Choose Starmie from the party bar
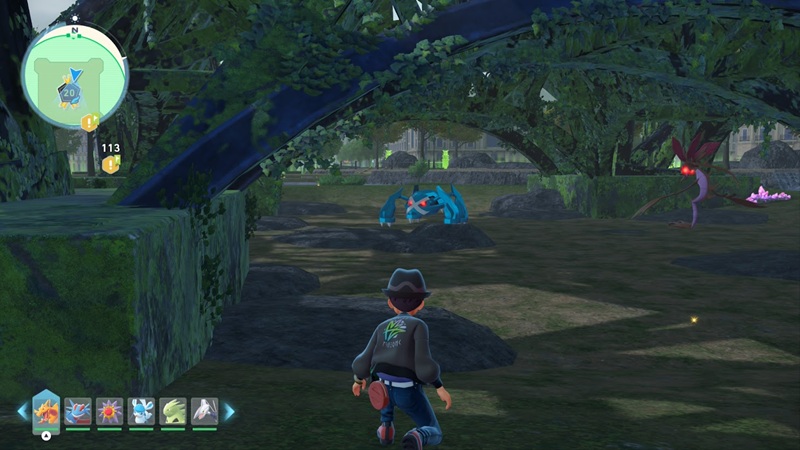Image resolution: width=800 pixels, height=450 pixels. click(x=109, y=411)
